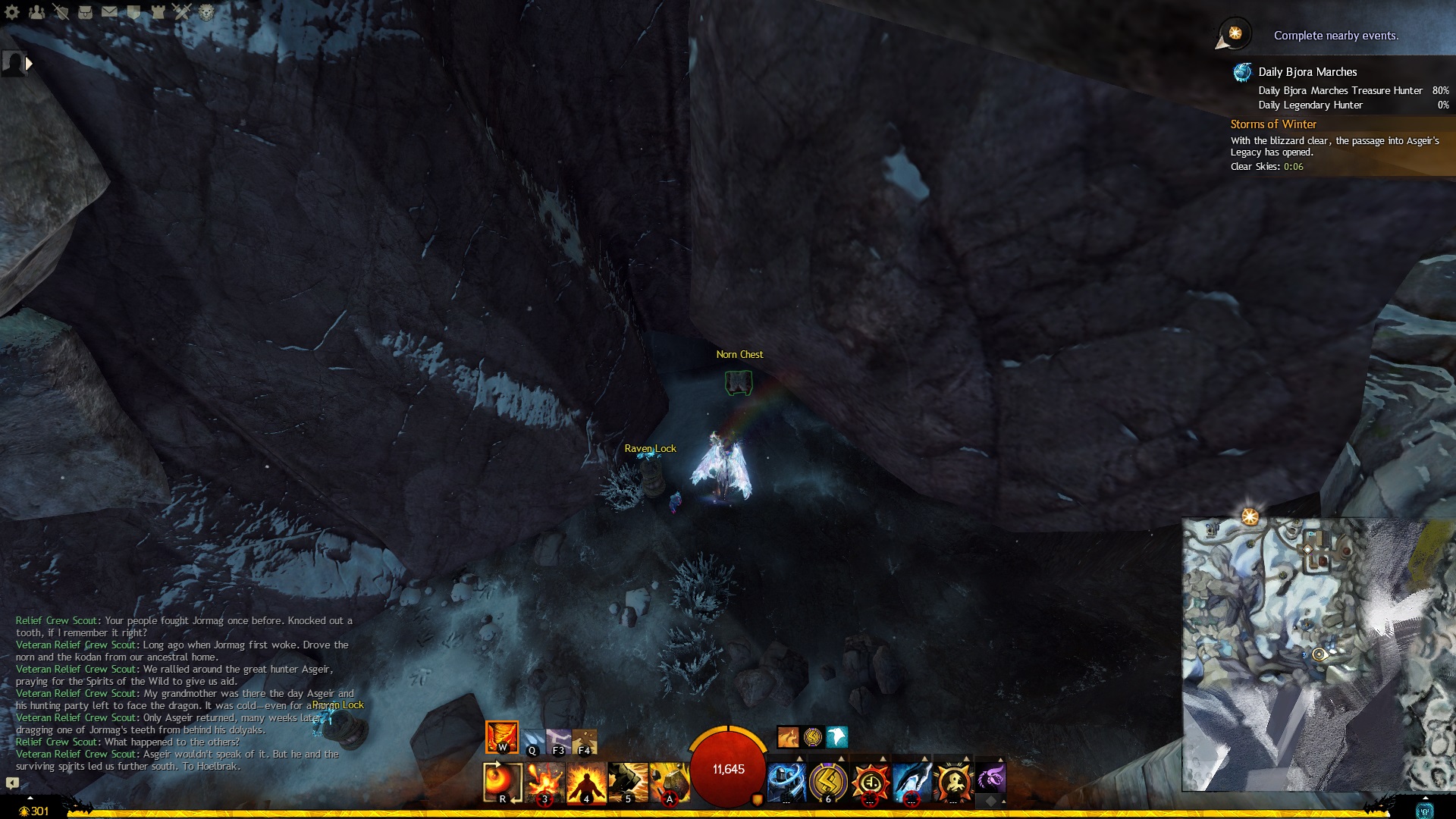Switch to water attunement
Viewport: 1456px width, 819px height.
[533, 742]
